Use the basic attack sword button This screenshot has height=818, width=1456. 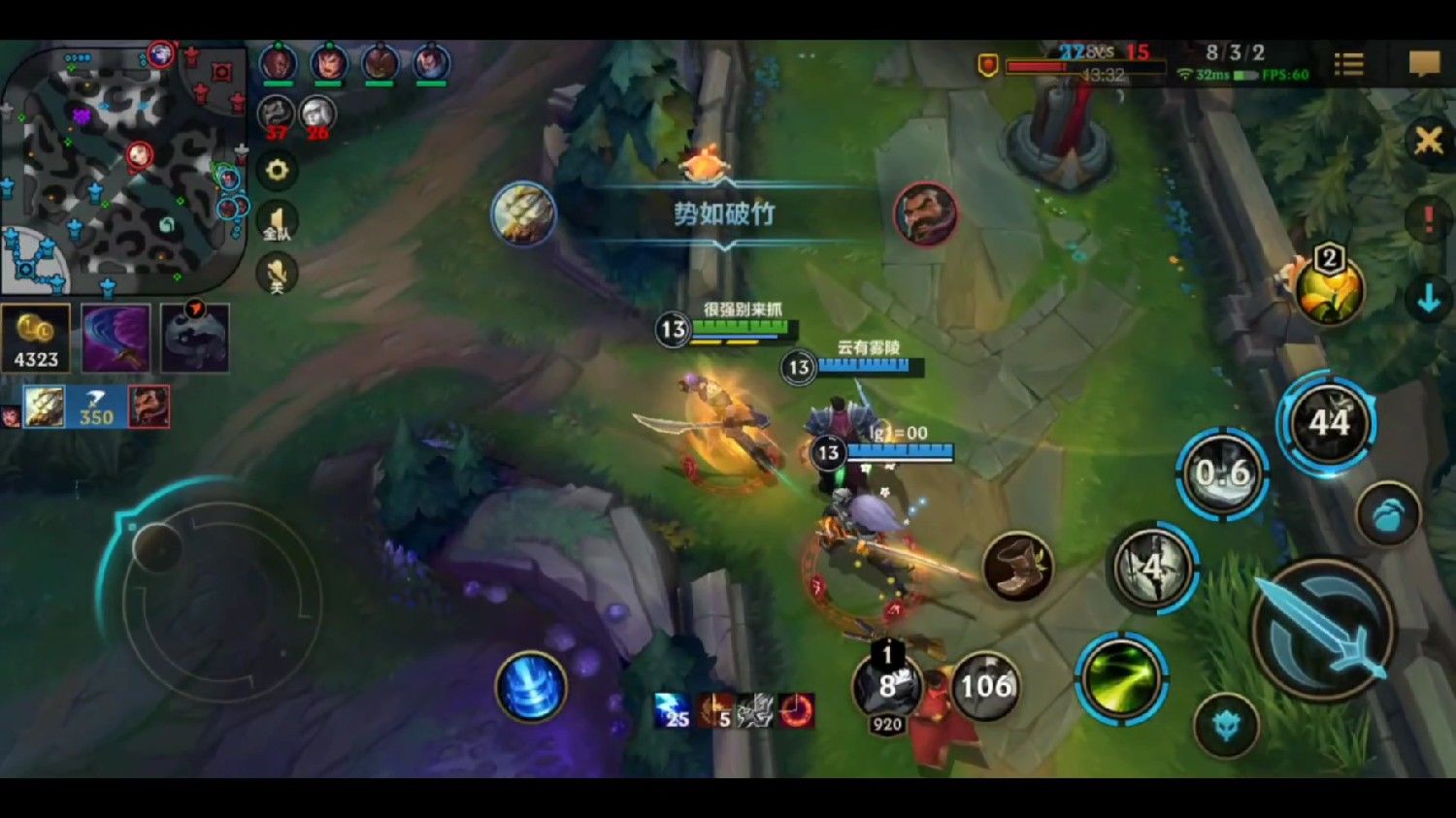click(1323, 628)
